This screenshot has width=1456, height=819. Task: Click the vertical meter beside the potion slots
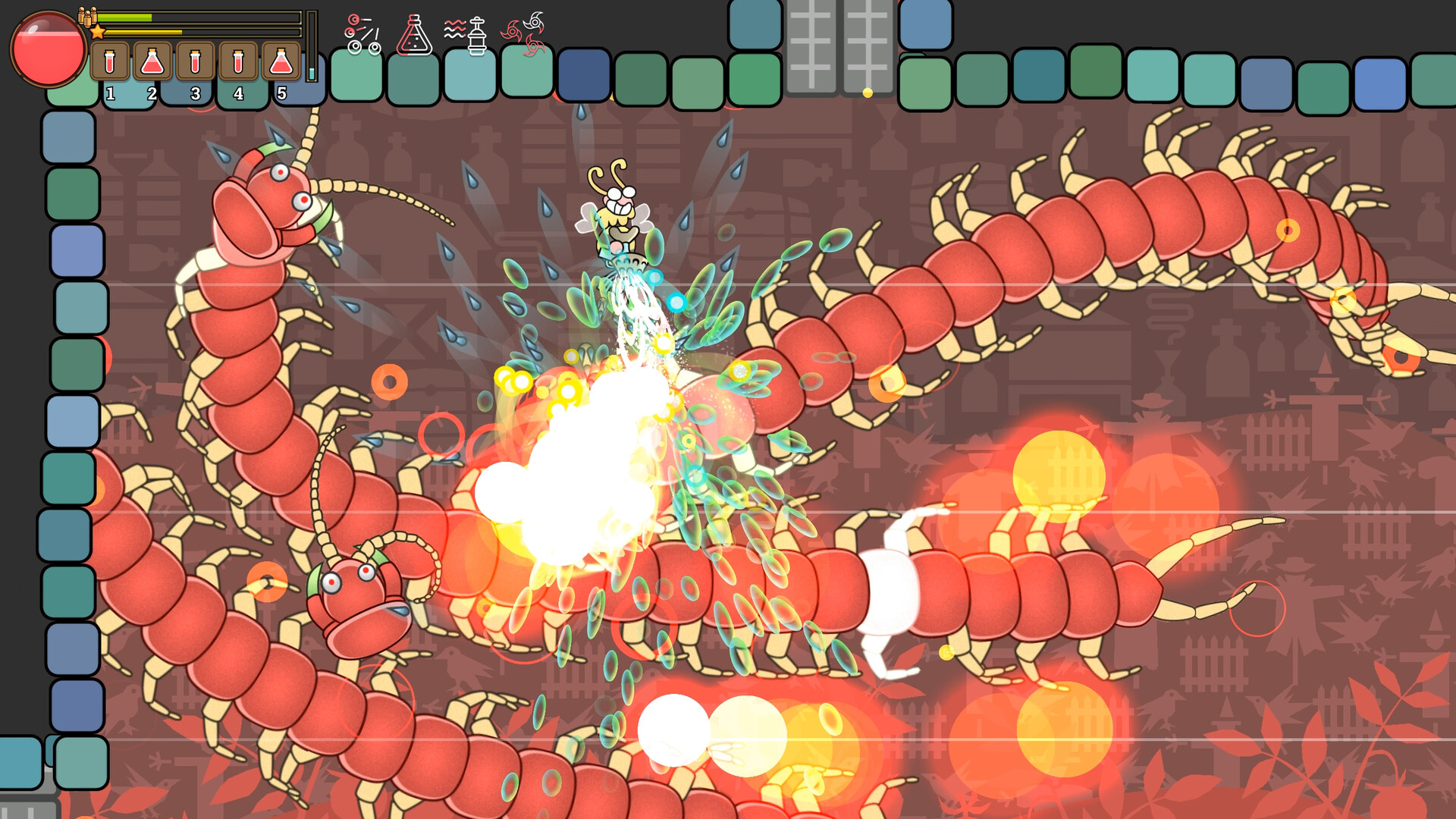311,45
